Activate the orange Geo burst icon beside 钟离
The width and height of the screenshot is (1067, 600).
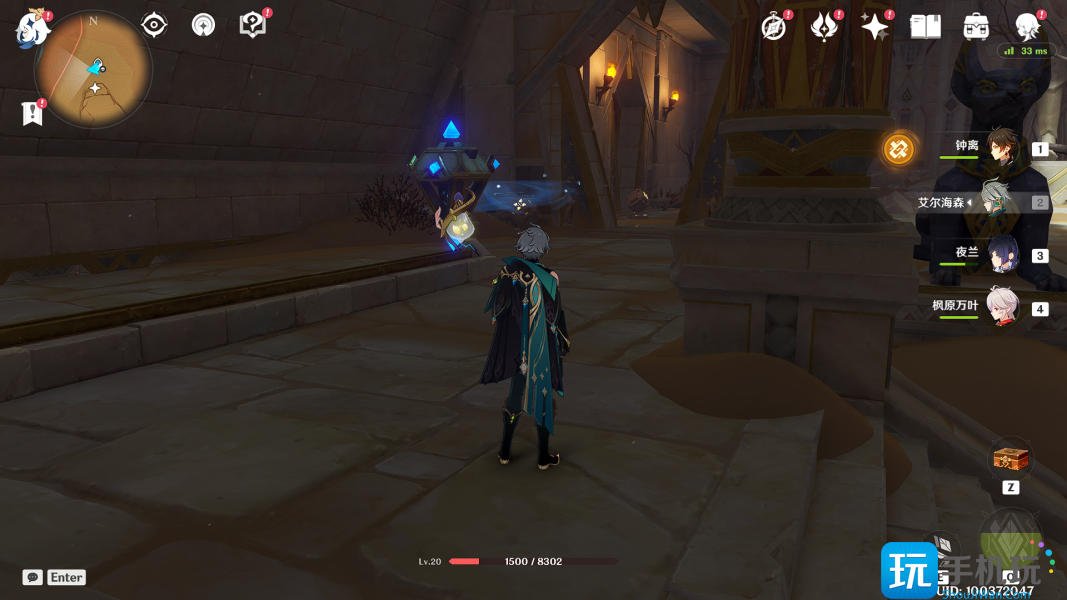[899, 149]
